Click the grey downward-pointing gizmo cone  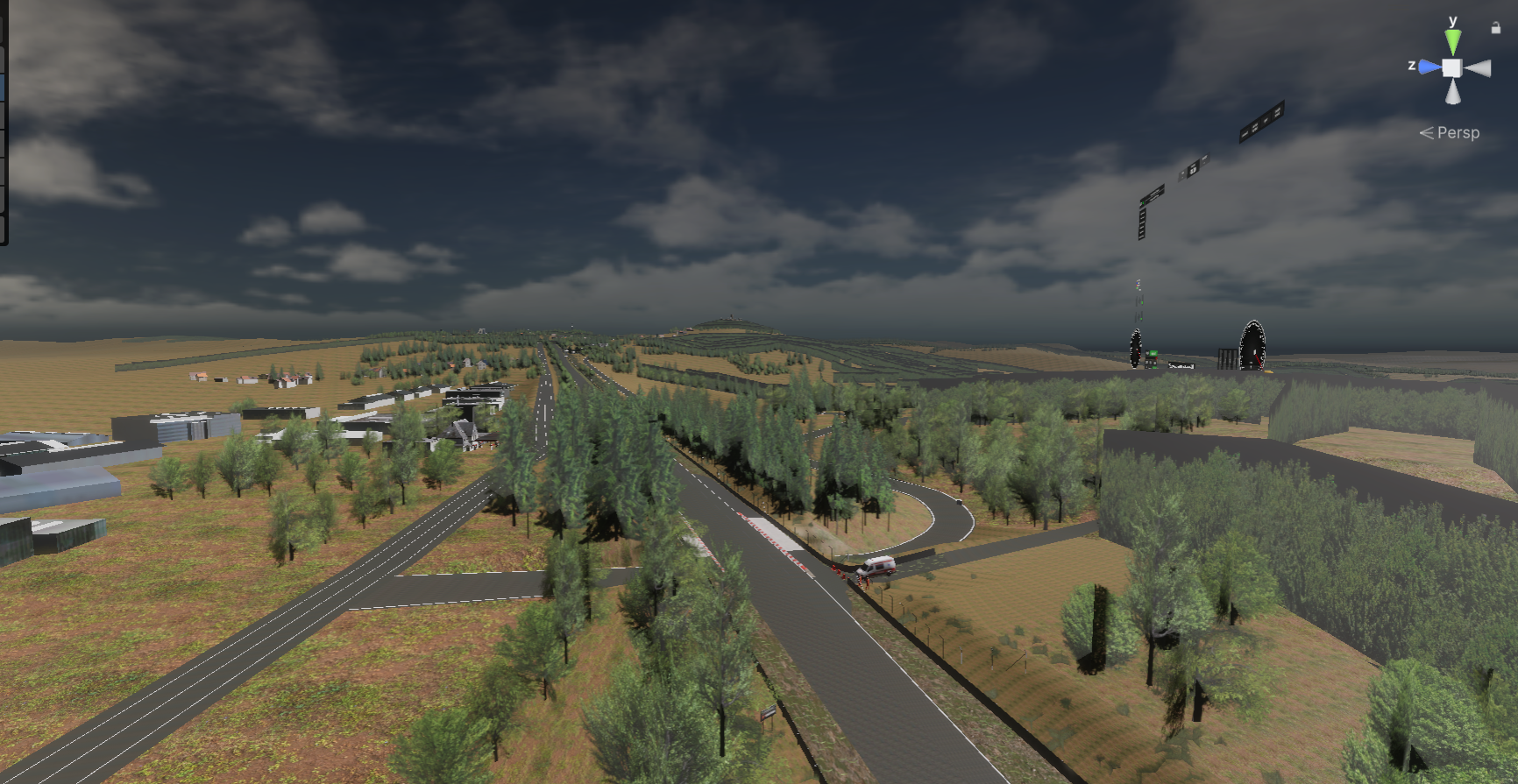tap(1453, 92)
